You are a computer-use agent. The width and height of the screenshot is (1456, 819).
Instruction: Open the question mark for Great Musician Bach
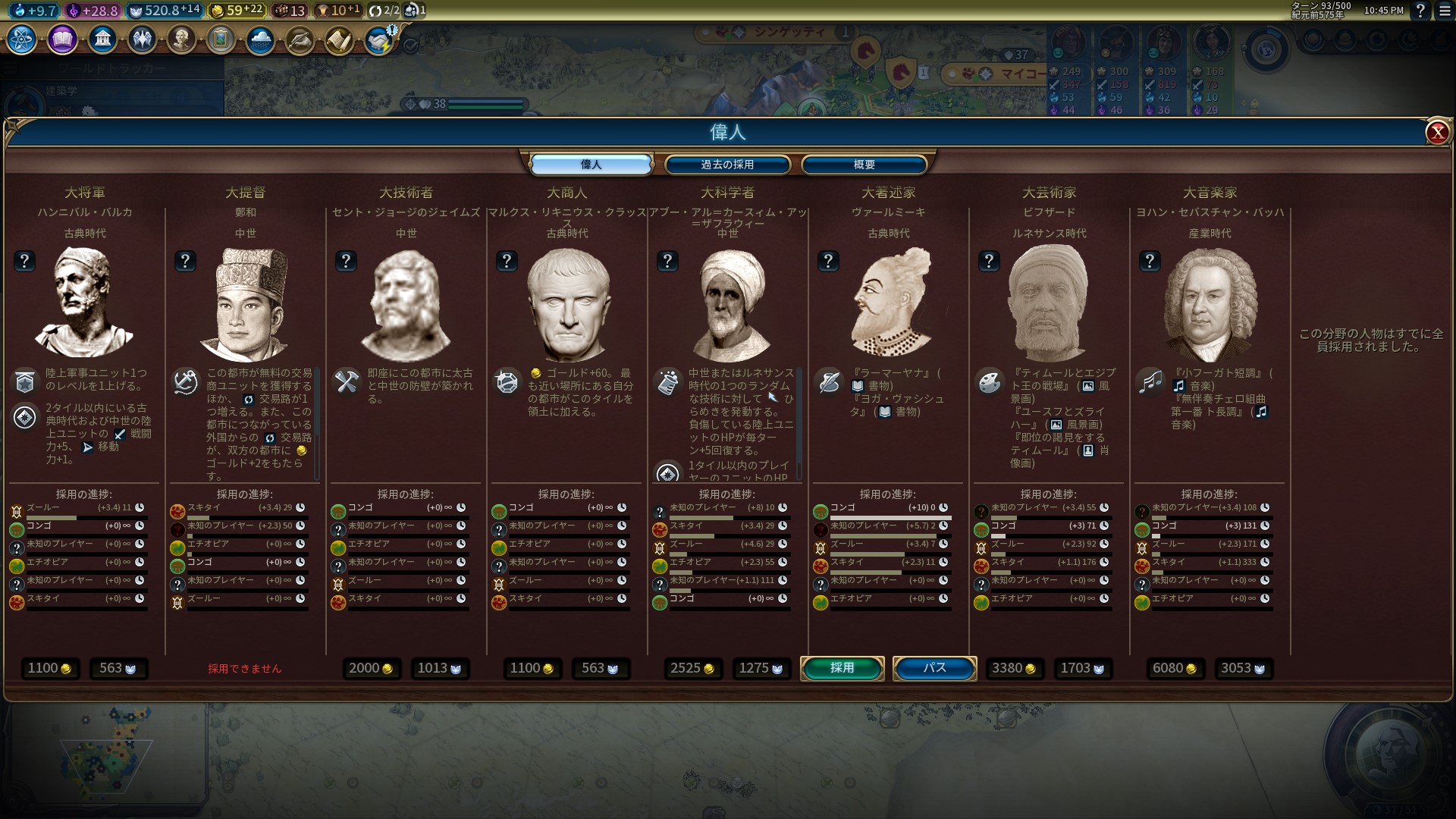coord(1150,261)
